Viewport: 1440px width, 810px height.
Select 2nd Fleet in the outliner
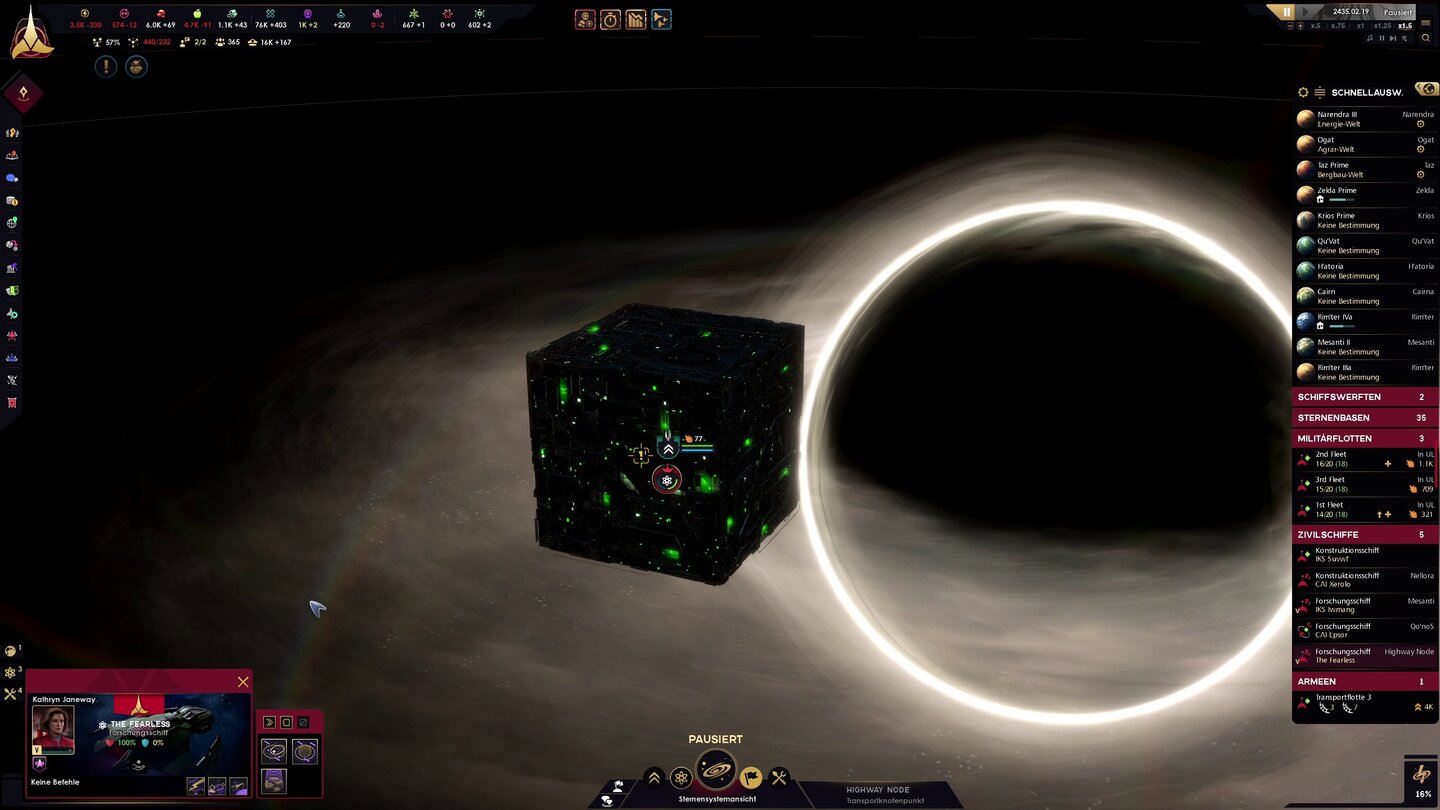click(x=1360, y=459)
